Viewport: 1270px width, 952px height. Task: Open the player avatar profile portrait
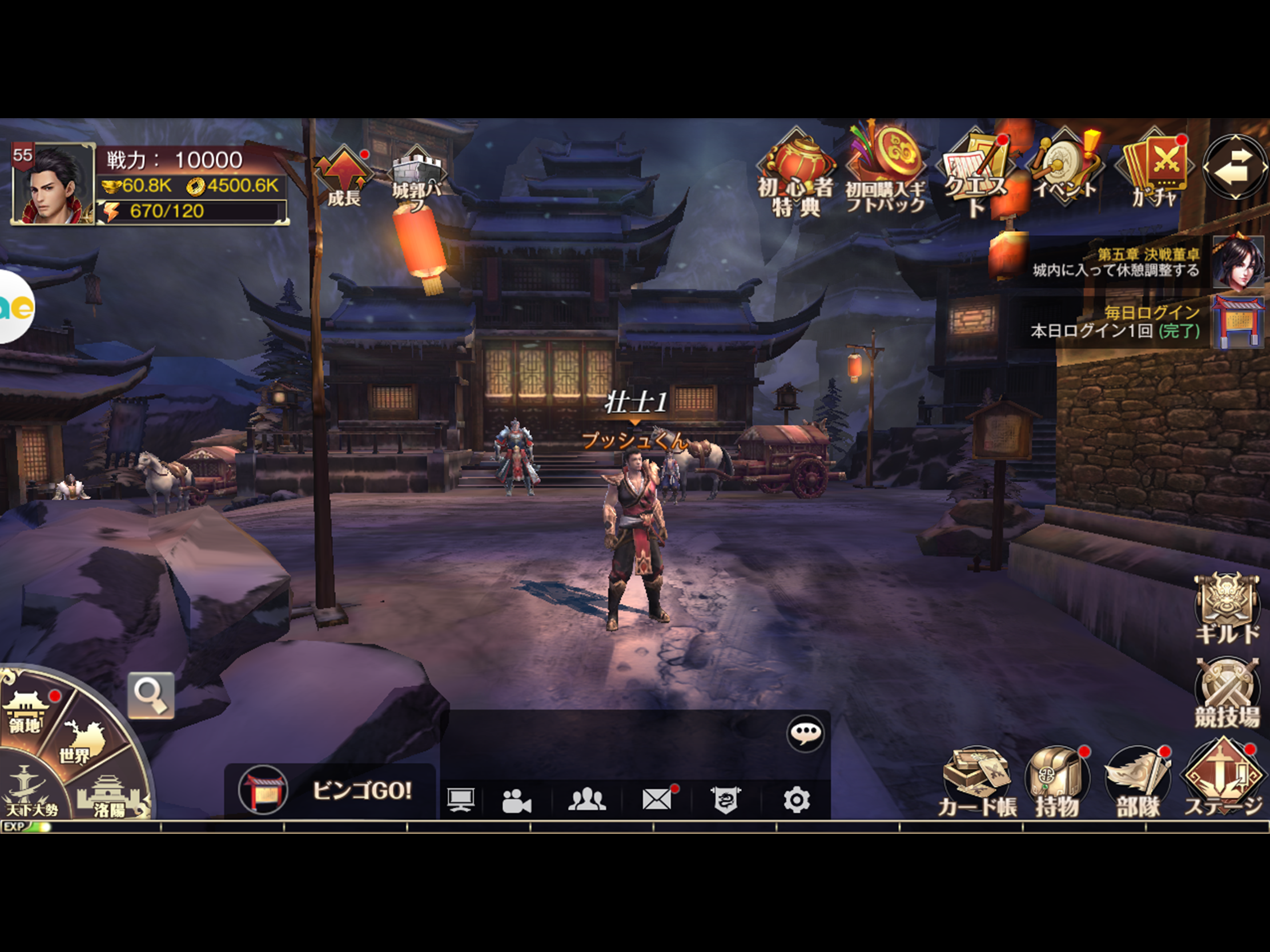pyautogui.click(x=53, y=184)
